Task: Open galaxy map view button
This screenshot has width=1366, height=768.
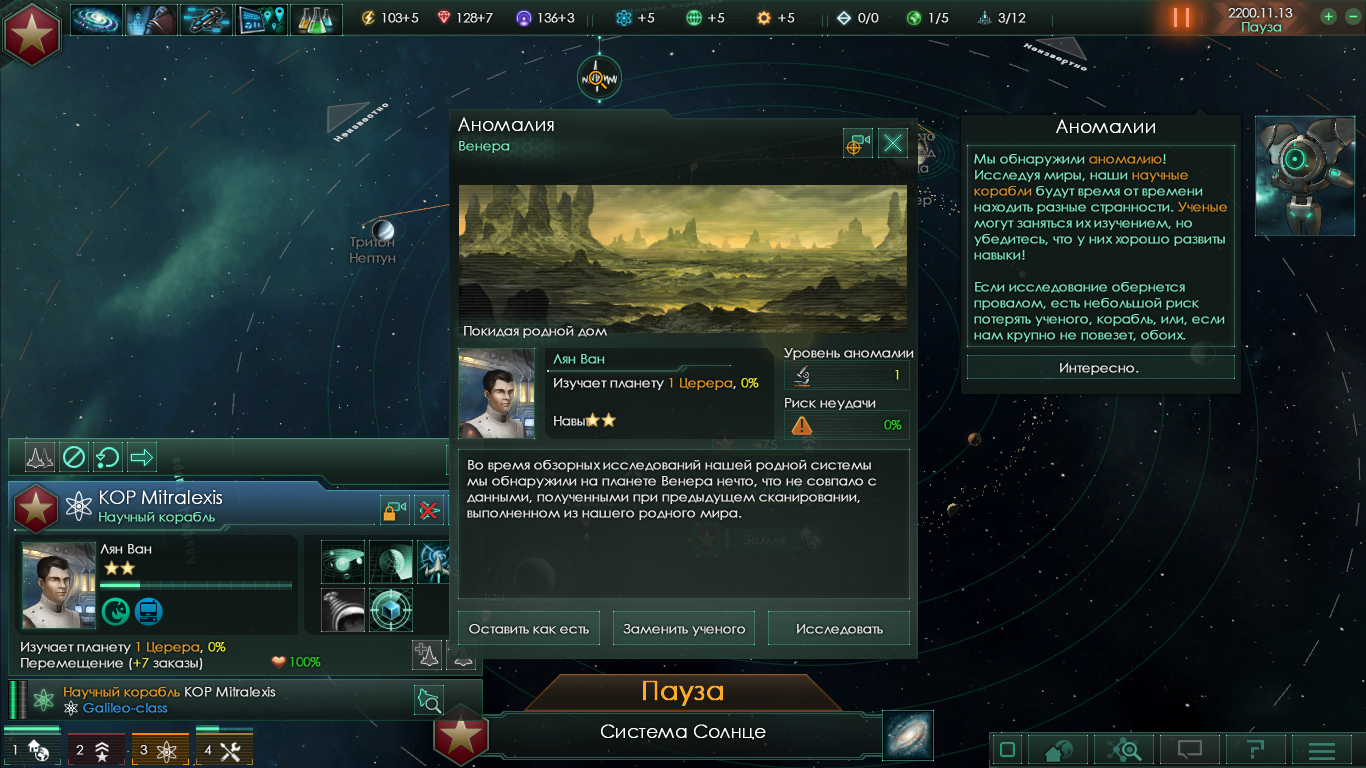Action: pos(908,735)
